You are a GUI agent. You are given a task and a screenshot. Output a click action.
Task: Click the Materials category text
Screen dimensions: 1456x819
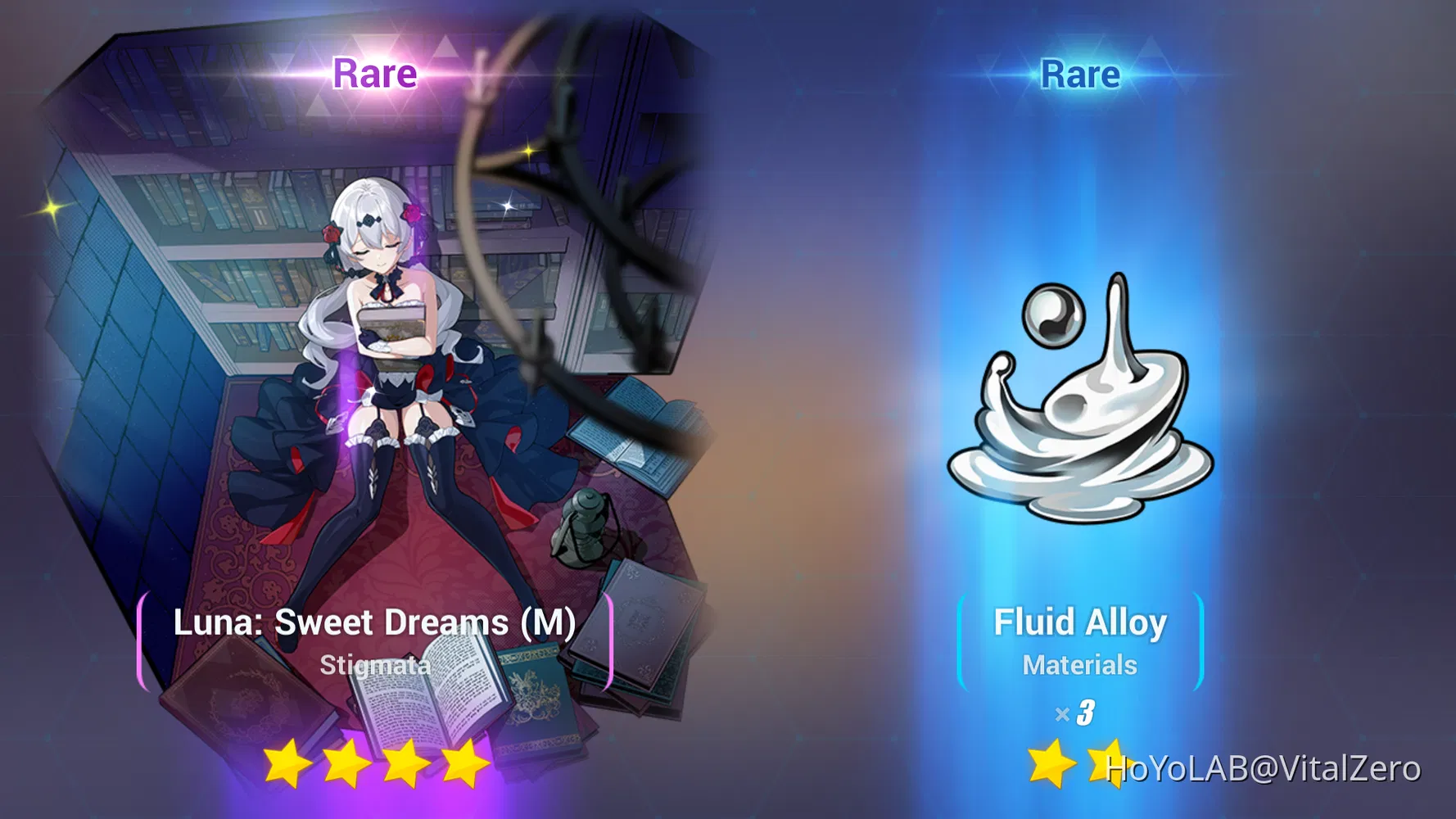tap(1079, 665)
